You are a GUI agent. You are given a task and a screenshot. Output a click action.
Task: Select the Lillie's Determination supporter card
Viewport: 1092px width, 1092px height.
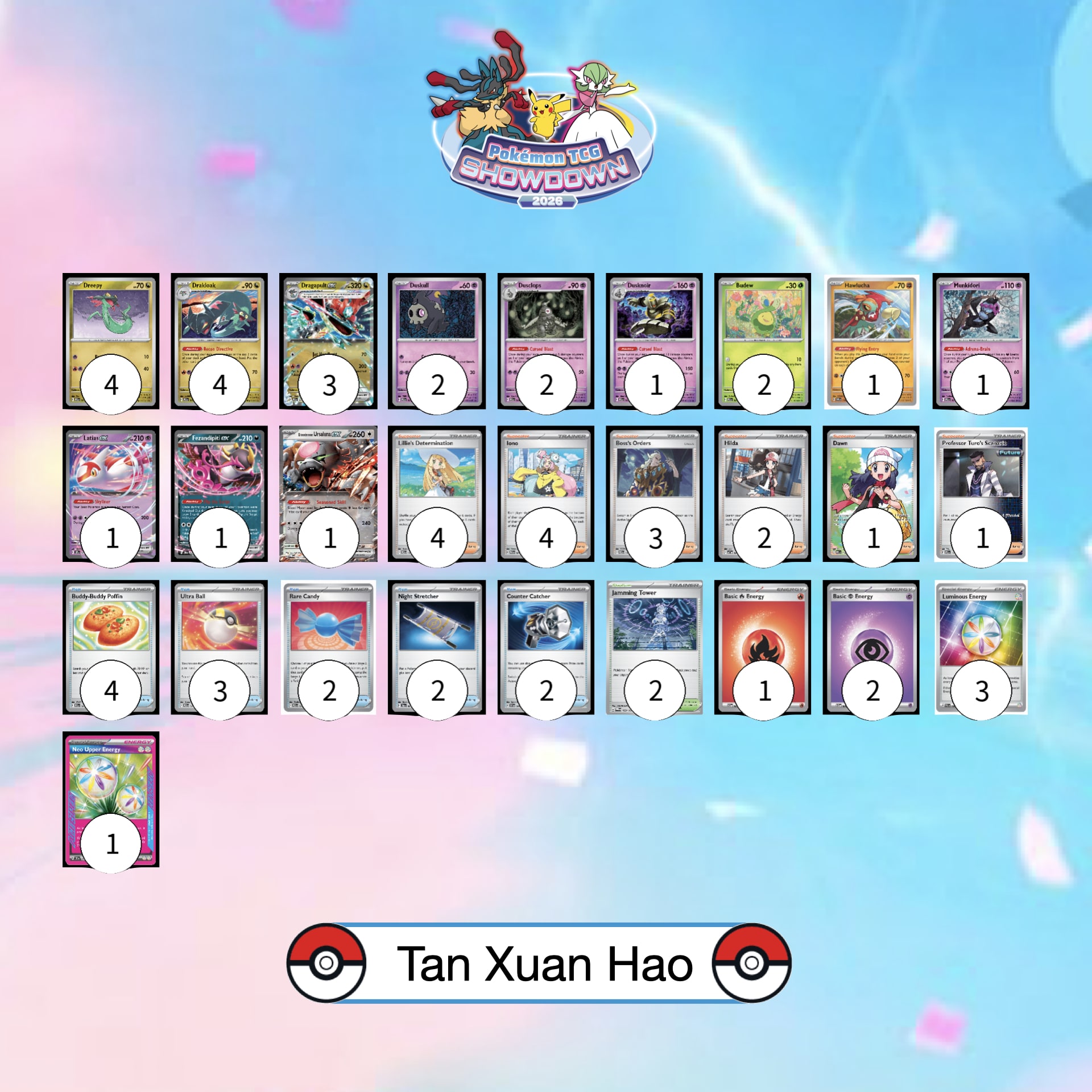tap(437, 478)
